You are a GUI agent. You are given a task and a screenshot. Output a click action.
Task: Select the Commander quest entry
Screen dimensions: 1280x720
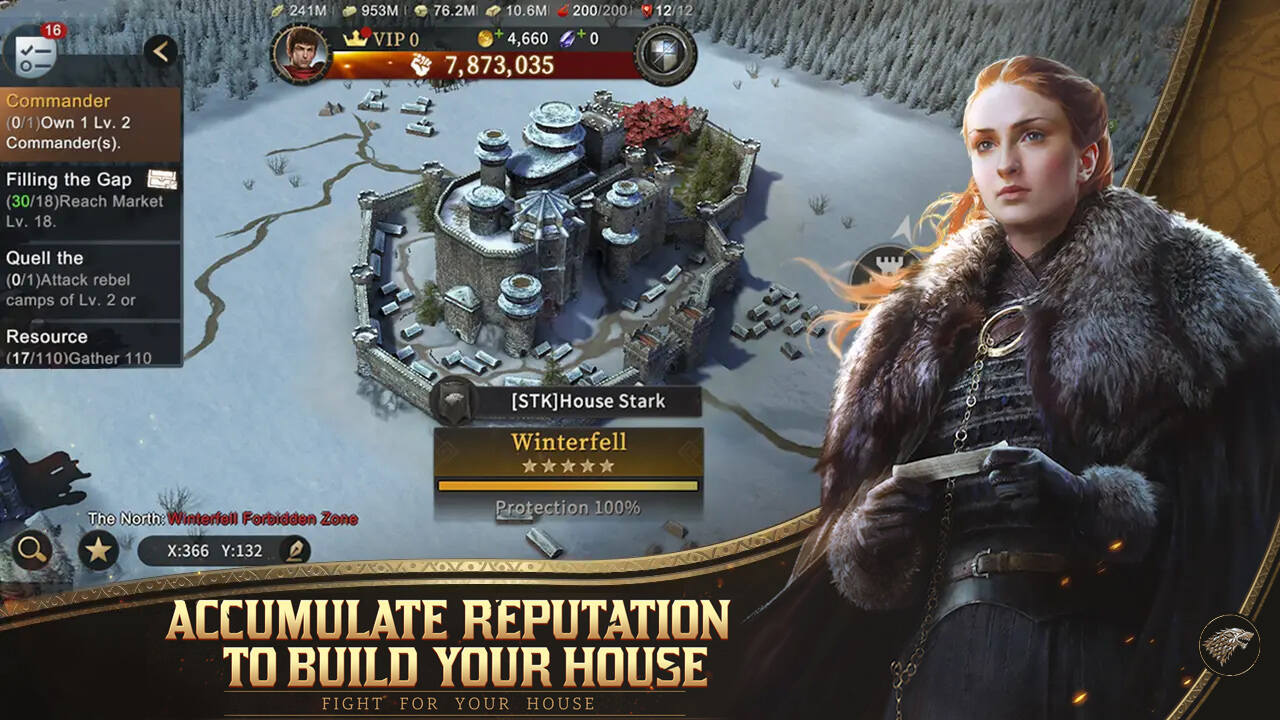90,123
